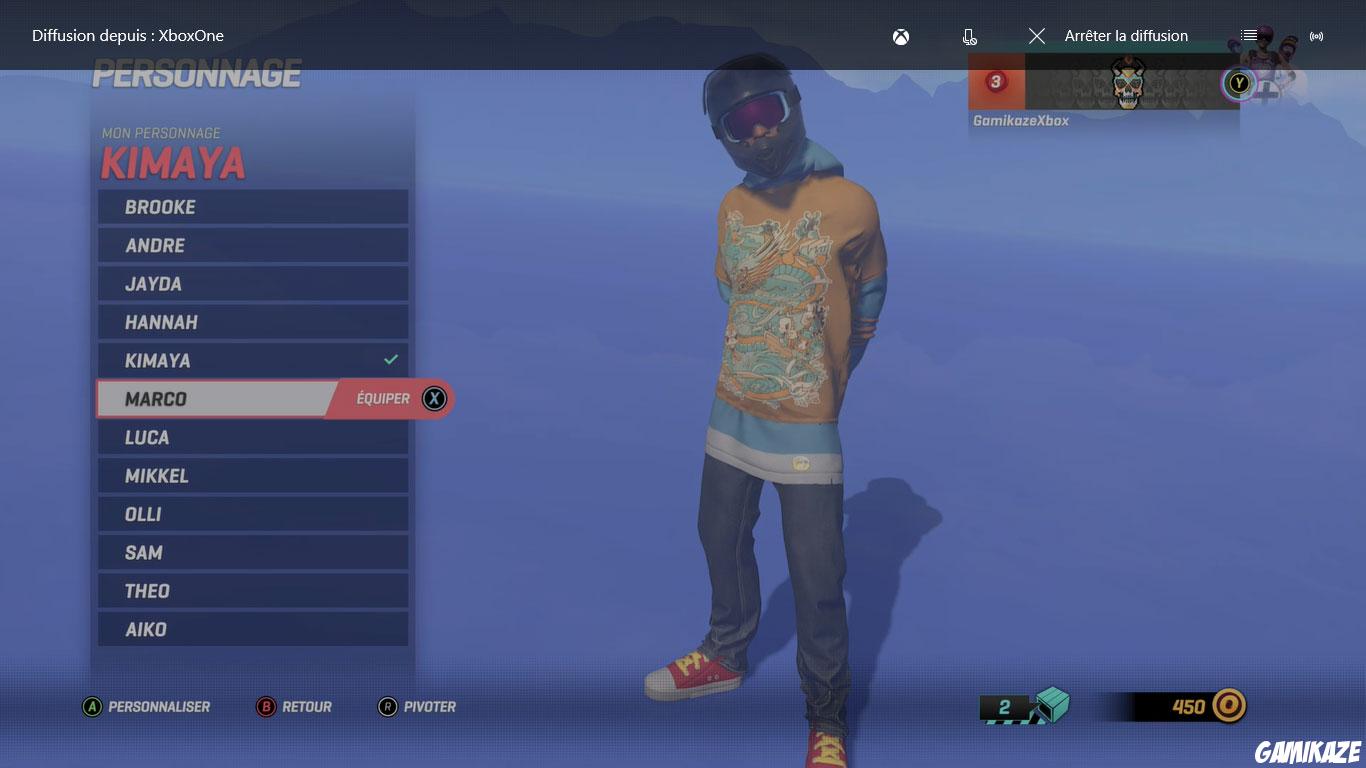Click the broadcast signal icon top right

pyautogui.click(x=1317, y=36)
